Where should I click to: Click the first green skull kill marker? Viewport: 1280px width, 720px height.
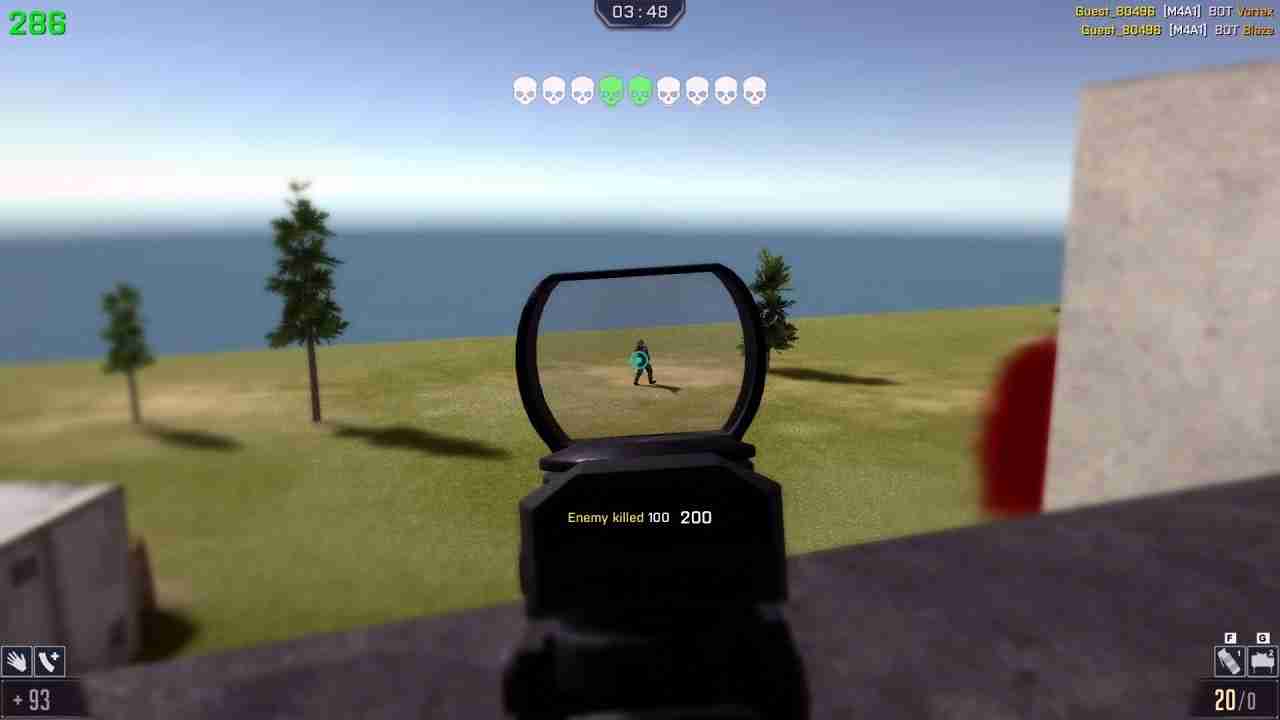[x=612, y=90]
